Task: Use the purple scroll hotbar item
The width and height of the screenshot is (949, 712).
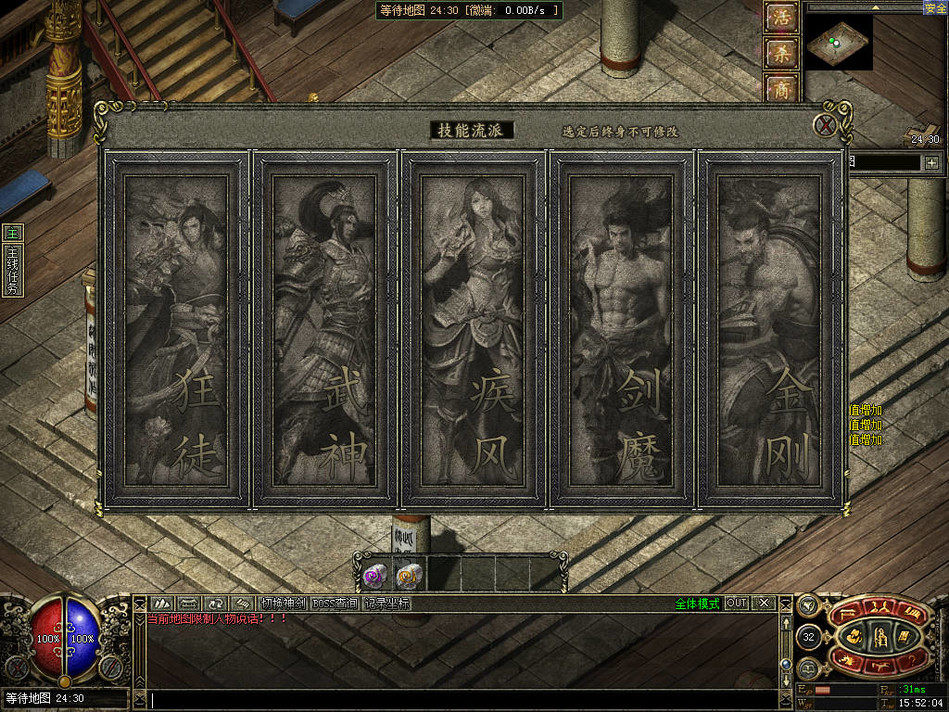Action: (x=375, y=576)
